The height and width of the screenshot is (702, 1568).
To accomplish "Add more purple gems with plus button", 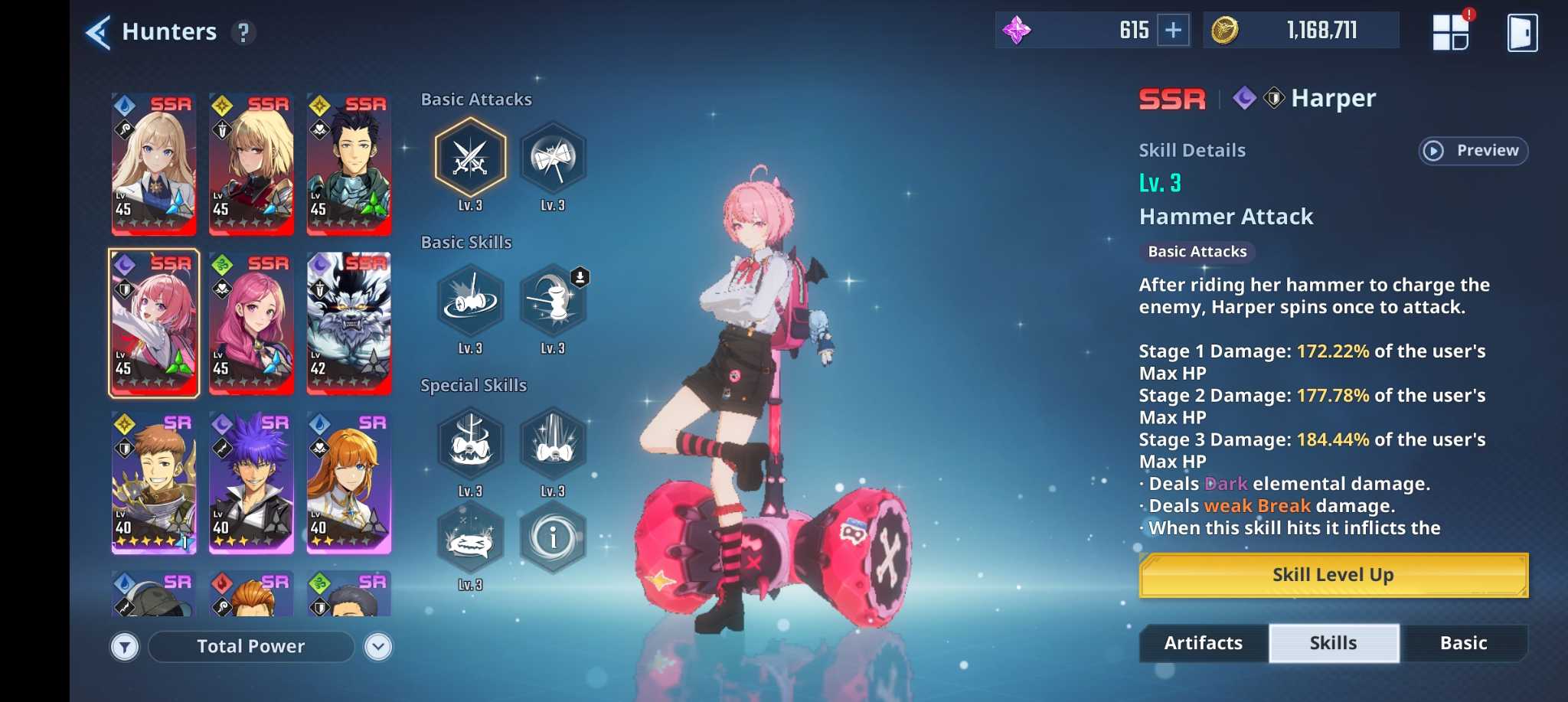I will (1173, 31).
